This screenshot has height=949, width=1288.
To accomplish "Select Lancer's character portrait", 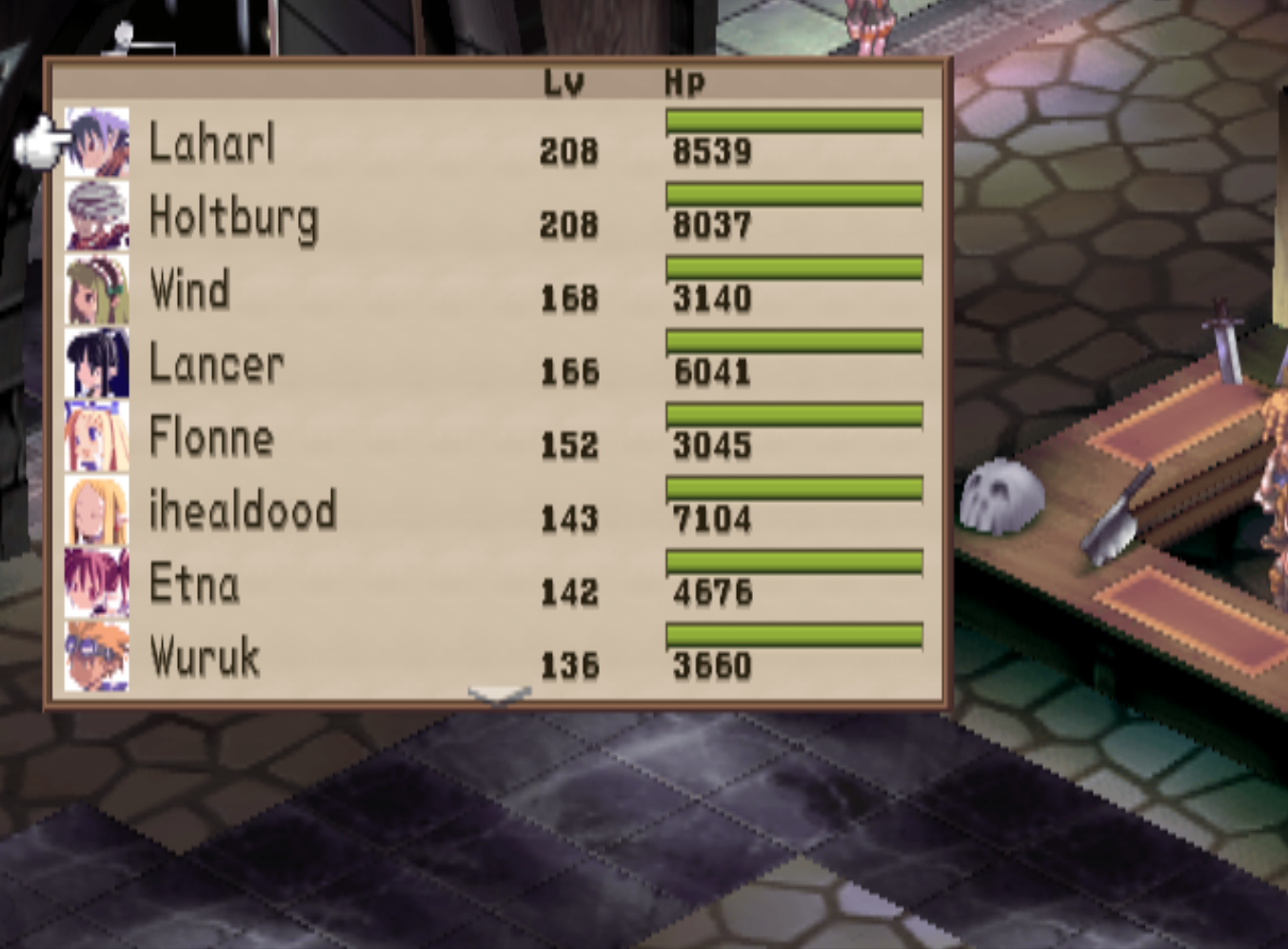I will pos(98,363).
